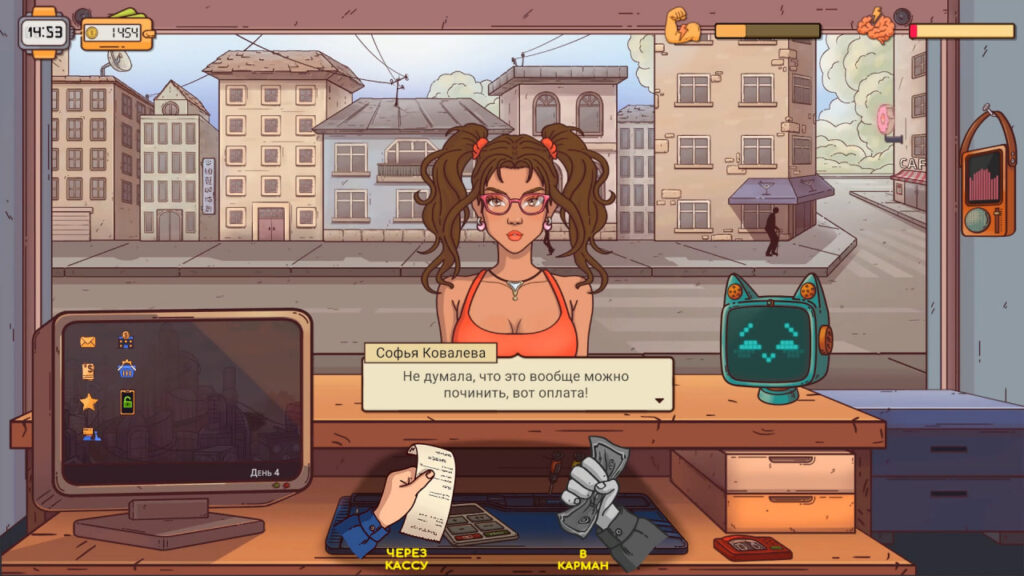
Task: Open the bottom computer desktop icon
Action: (89, 433)
